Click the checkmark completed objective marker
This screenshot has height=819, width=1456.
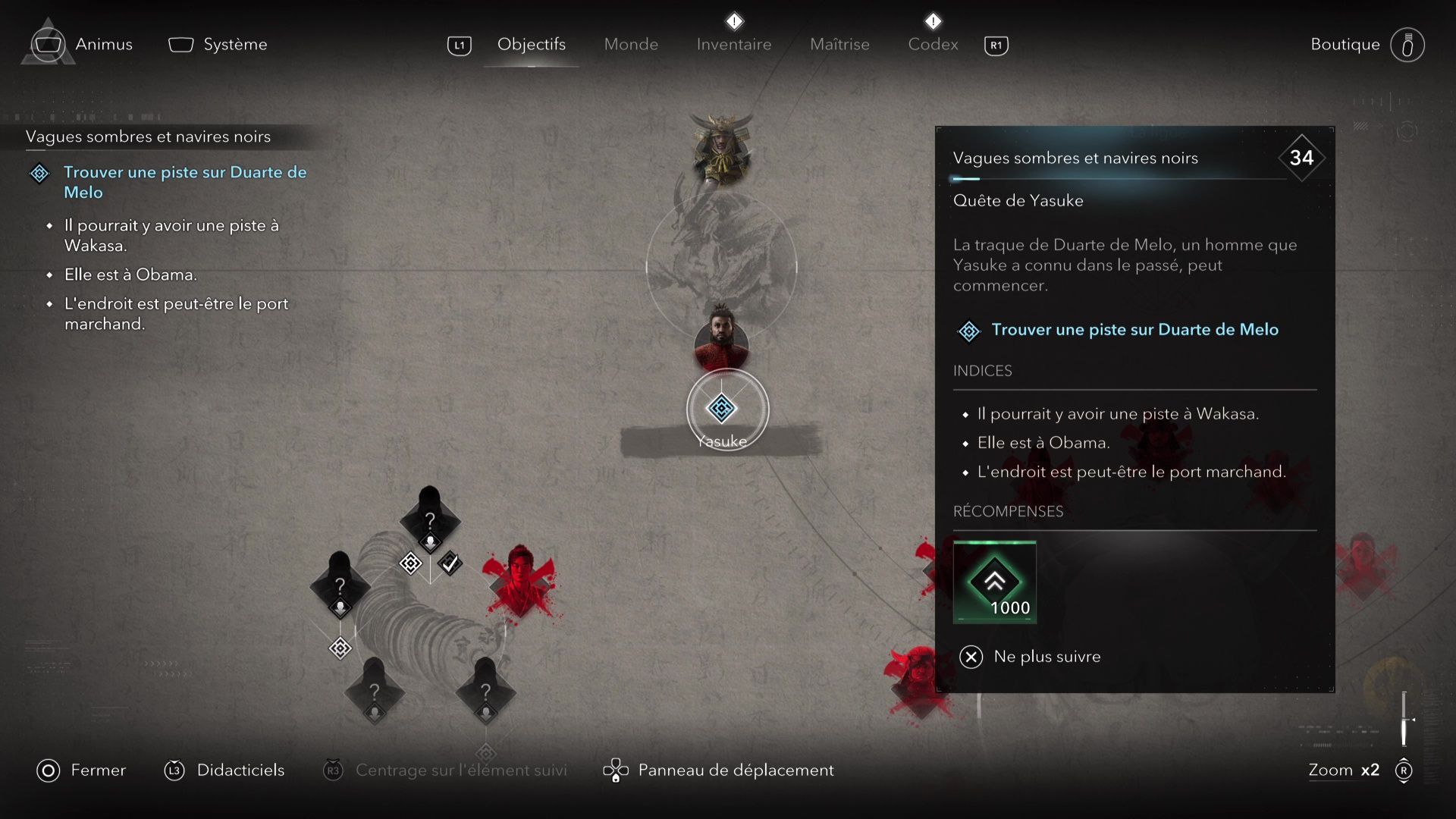click(450, 563)
